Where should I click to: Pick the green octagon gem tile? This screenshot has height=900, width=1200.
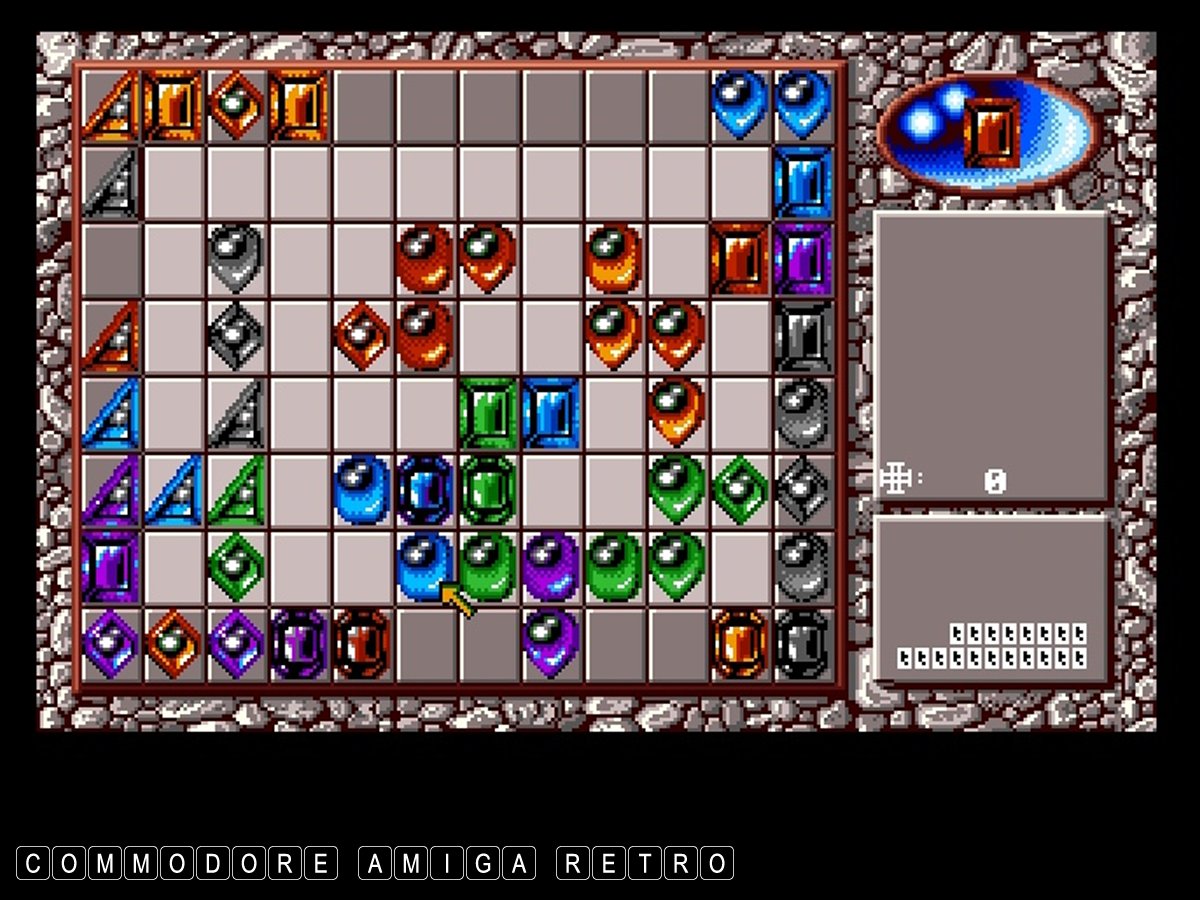(488, 490)
